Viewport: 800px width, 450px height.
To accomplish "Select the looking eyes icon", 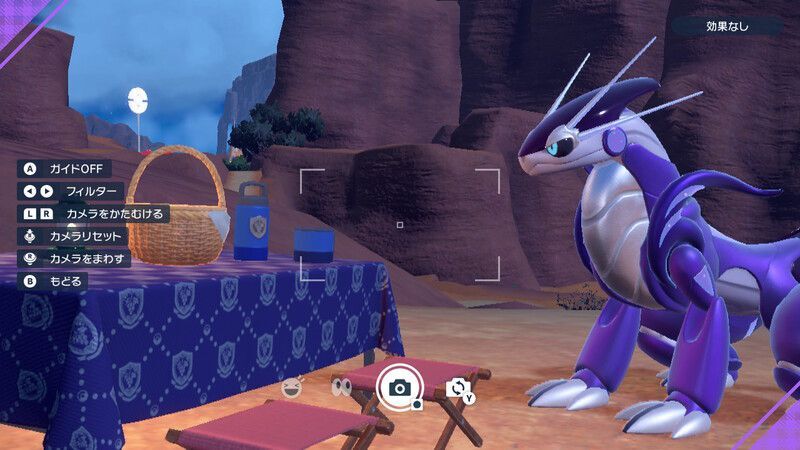I will [342, 387].
